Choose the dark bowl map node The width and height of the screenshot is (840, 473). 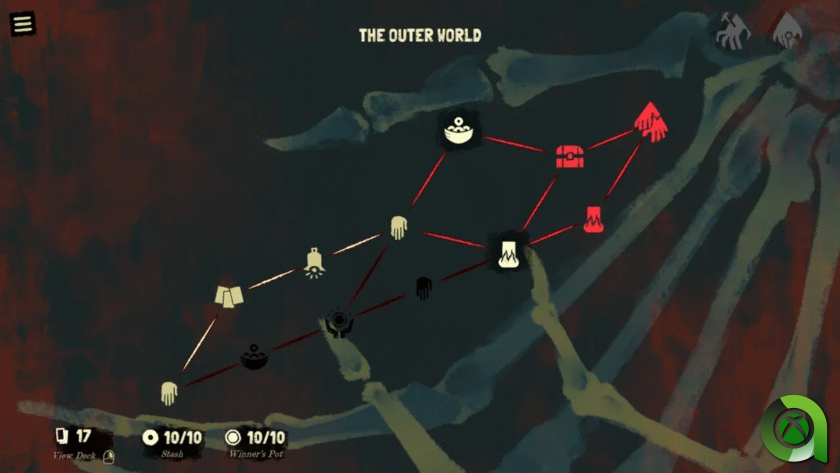click(x=252, y=356)
